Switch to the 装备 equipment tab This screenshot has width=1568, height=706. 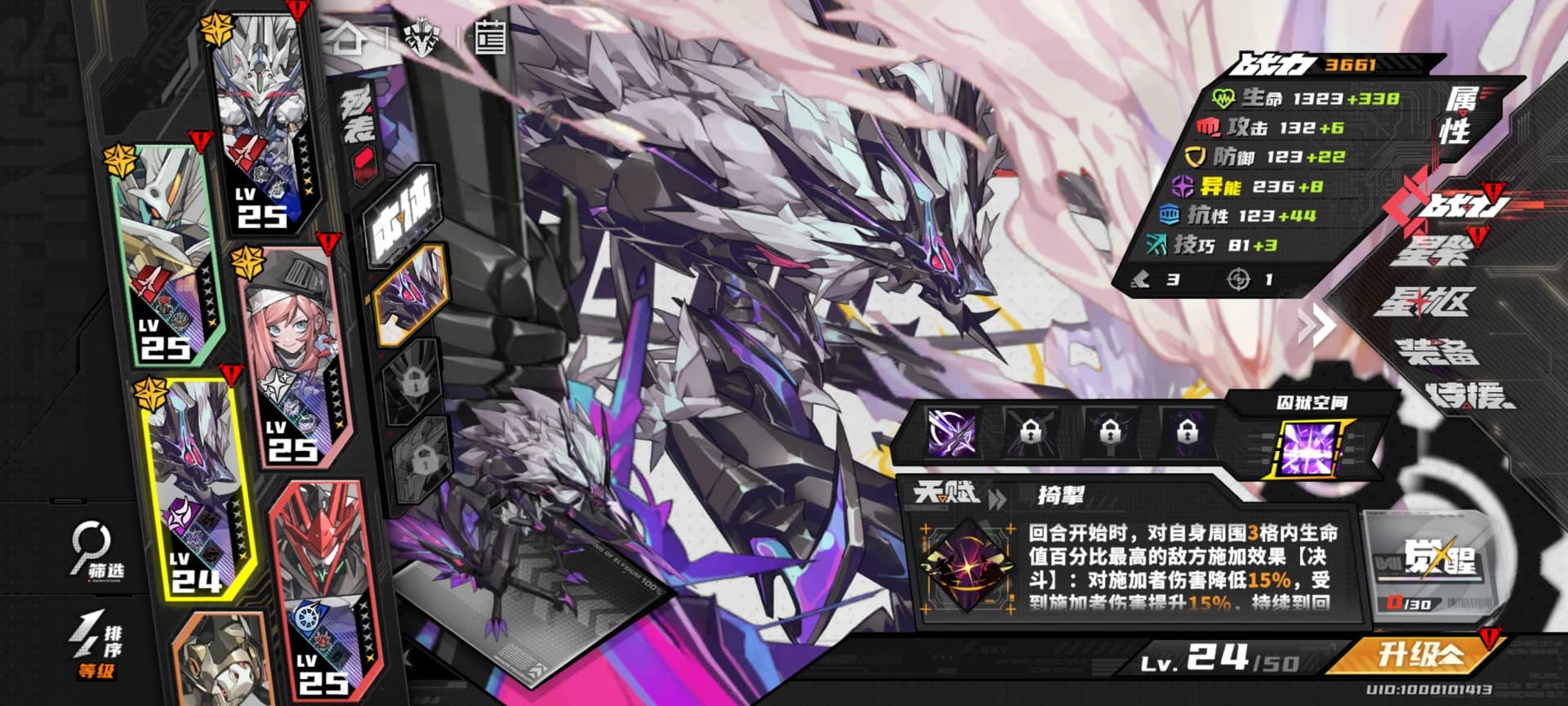(1437, 351)
